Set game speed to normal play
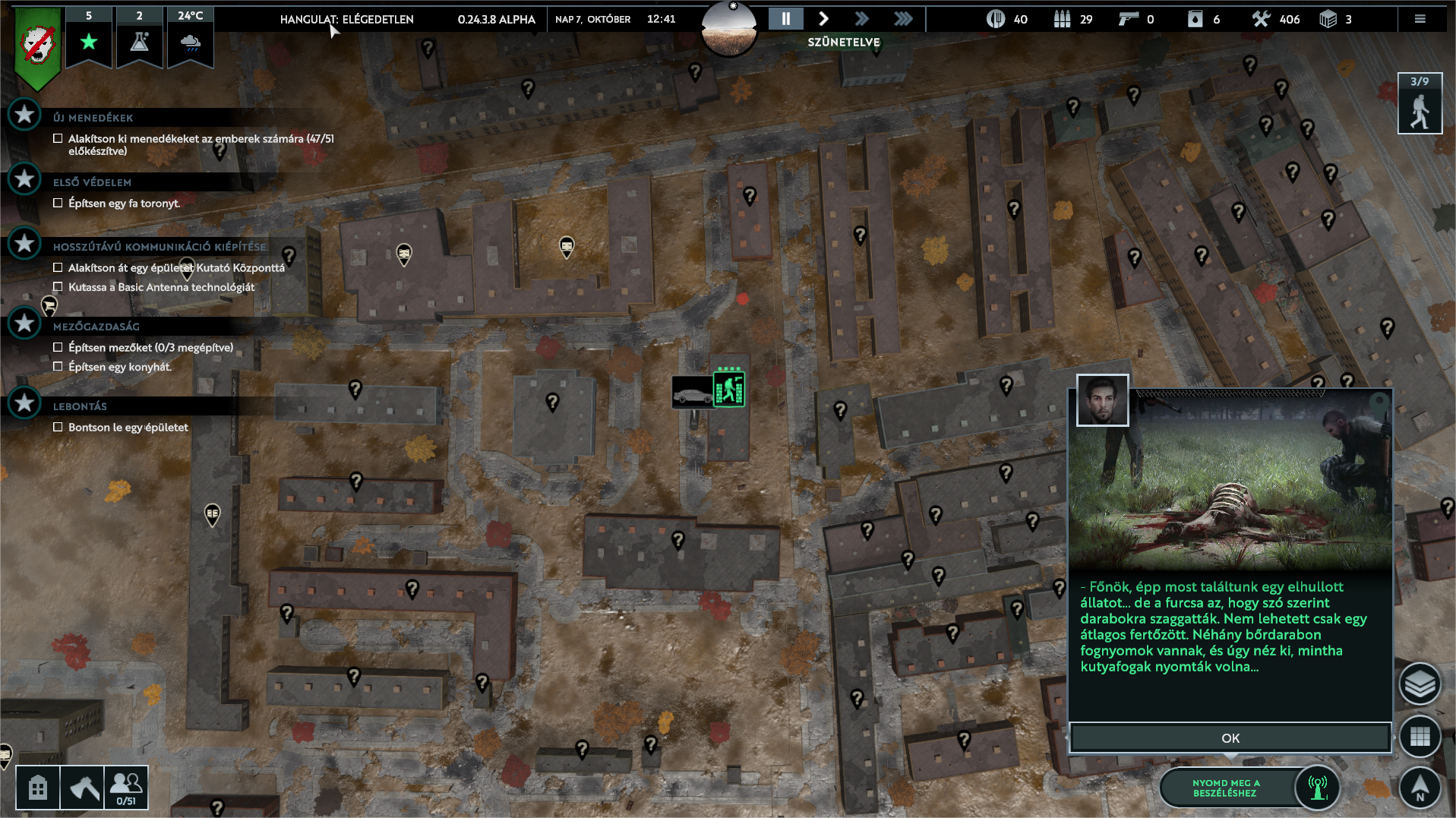 [823, 19]
